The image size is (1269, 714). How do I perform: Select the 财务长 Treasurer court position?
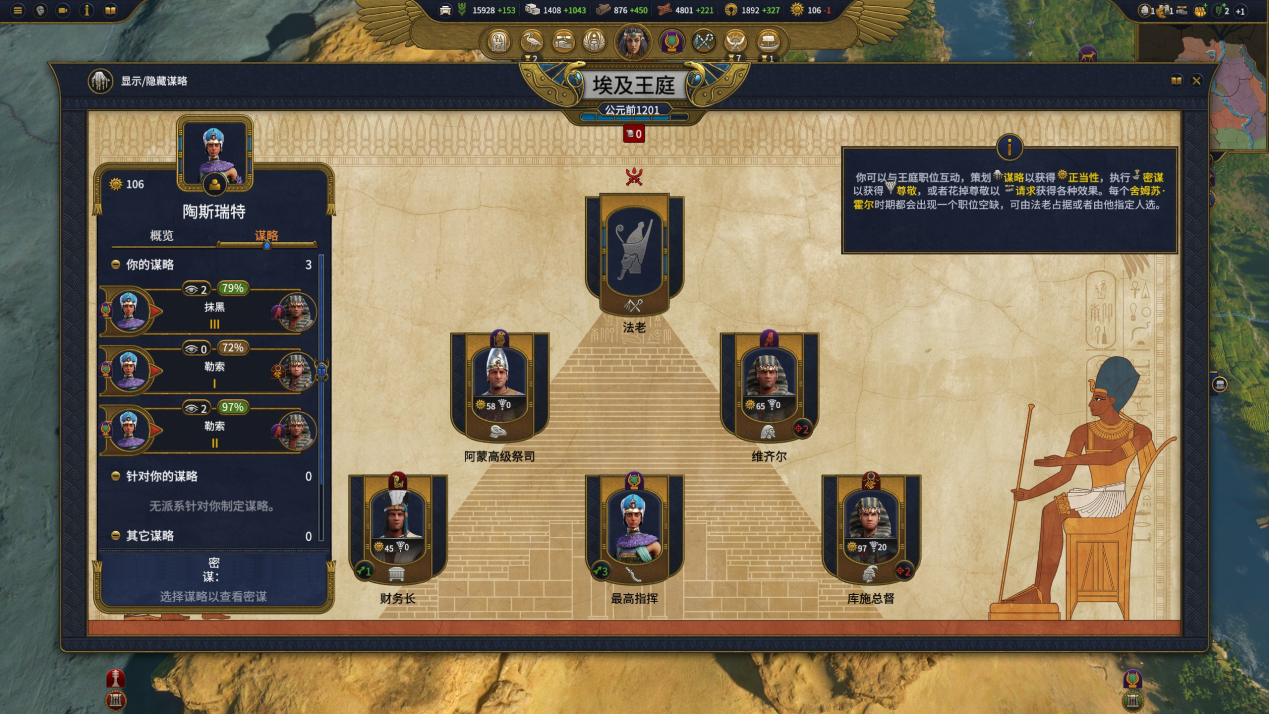point(397,529)
